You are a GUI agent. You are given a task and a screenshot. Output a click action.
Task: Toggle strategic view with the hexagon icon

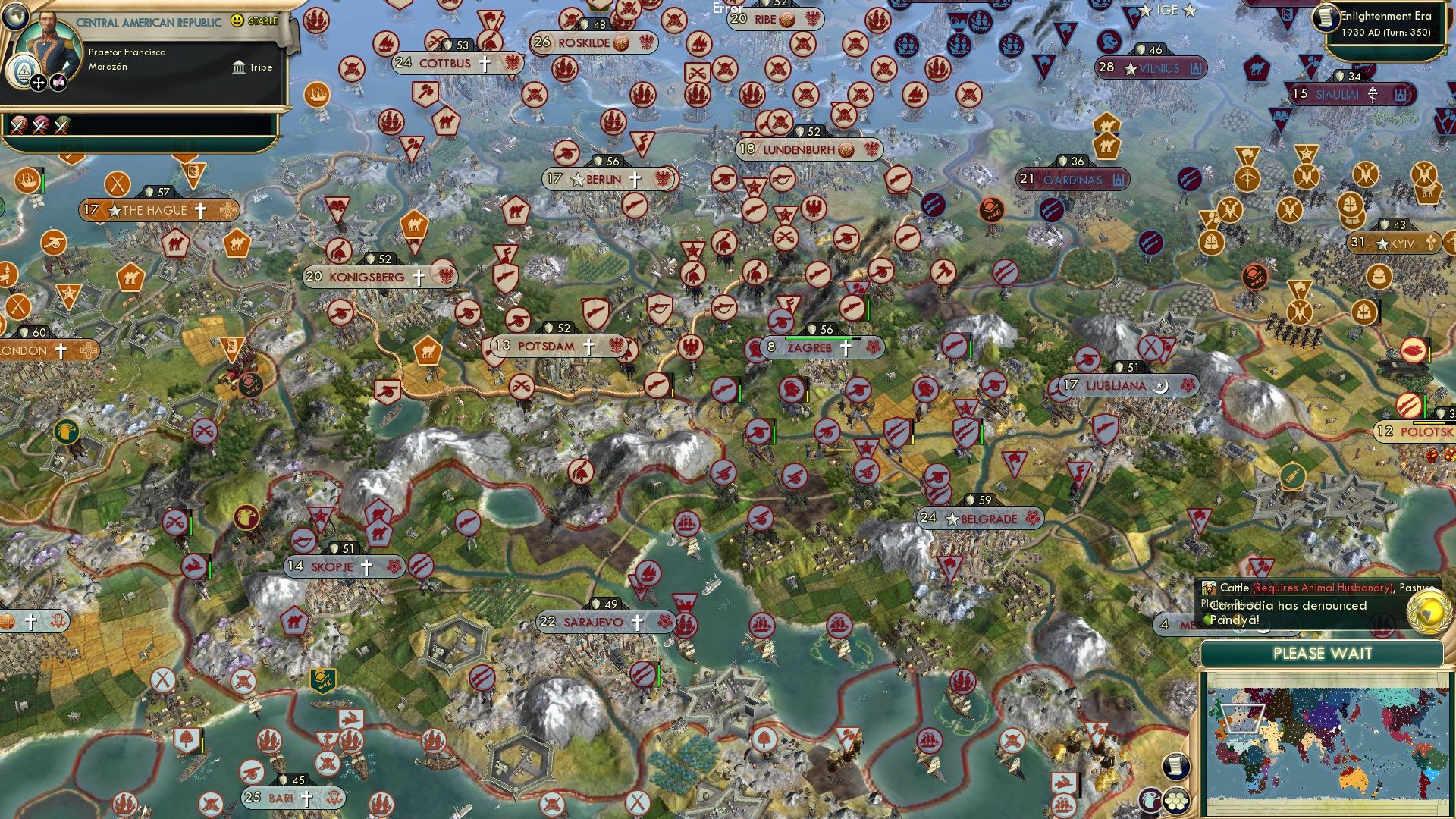pyautogui.click(x=1177, y=802)
